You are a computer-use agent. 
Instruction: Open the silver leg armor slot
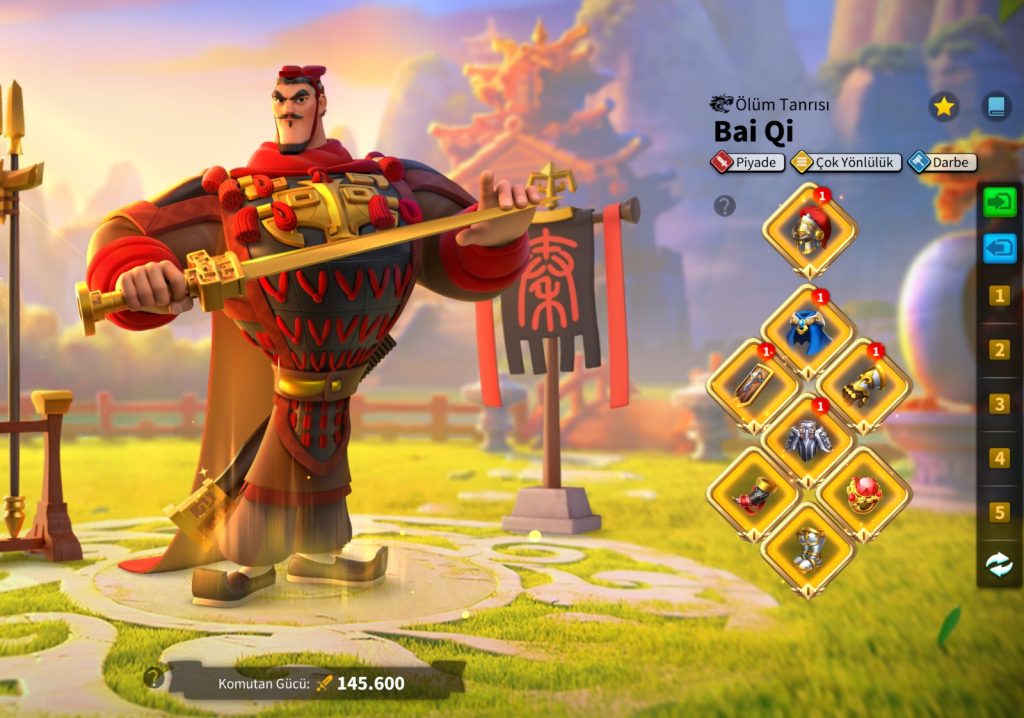tap(809, 440)
